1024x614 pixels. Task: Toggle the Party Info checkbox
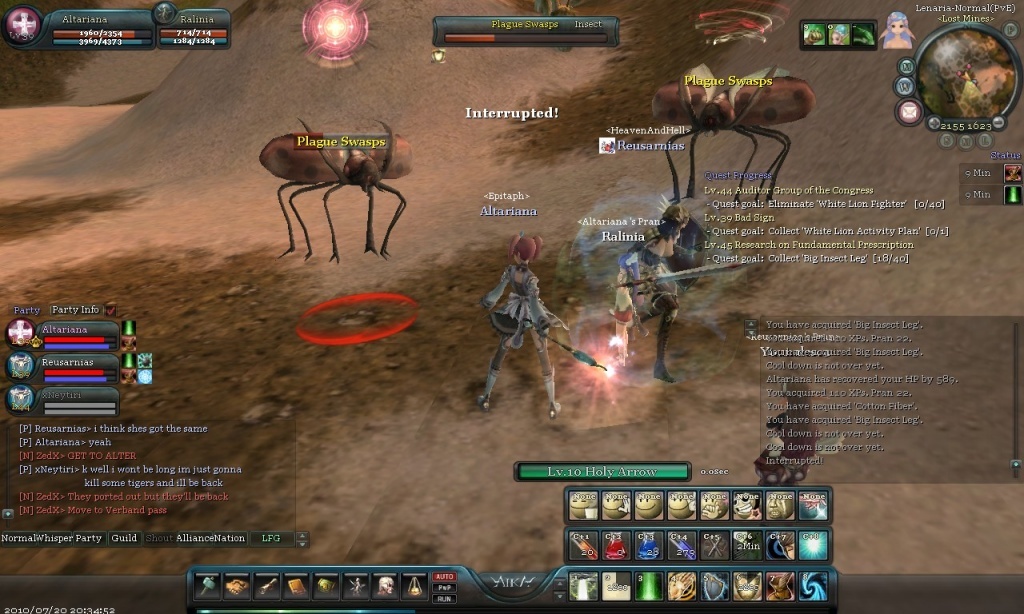pyautogui.click(x=110, y=310)
